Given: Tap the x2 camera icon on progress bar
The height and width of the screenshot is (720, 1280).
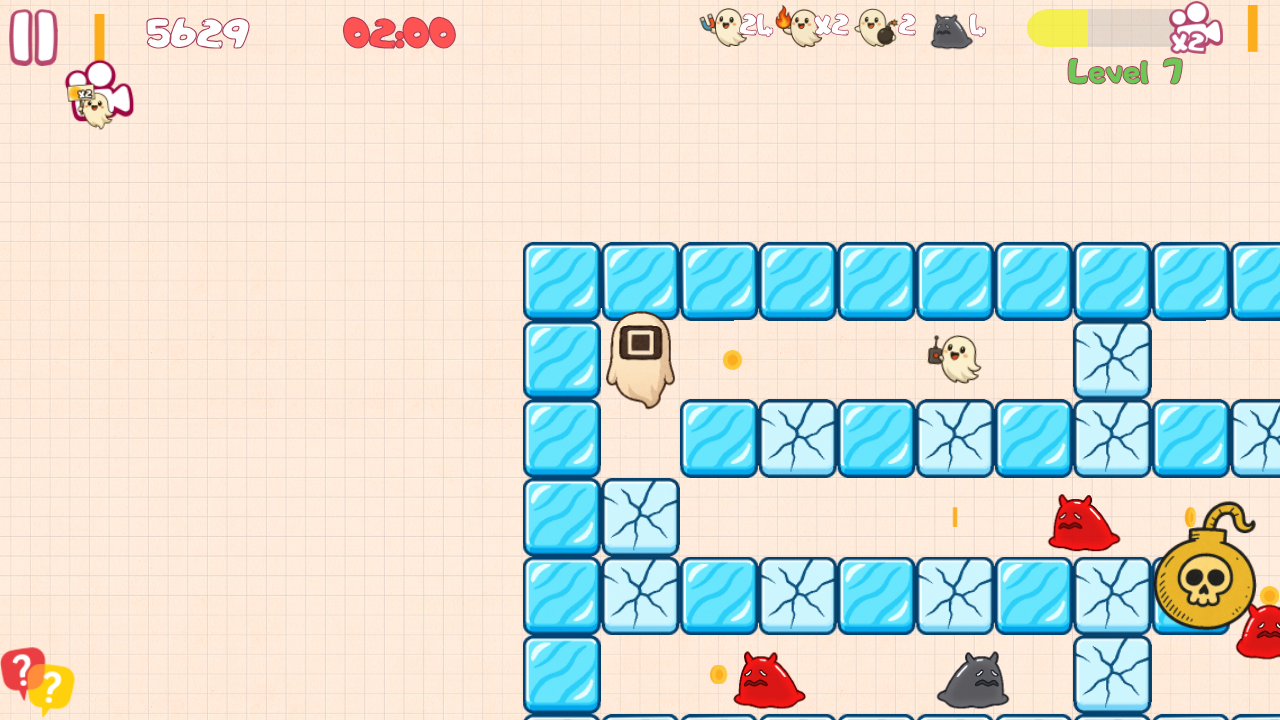Looking at the screenshot, I should (x=1198, y=27).
